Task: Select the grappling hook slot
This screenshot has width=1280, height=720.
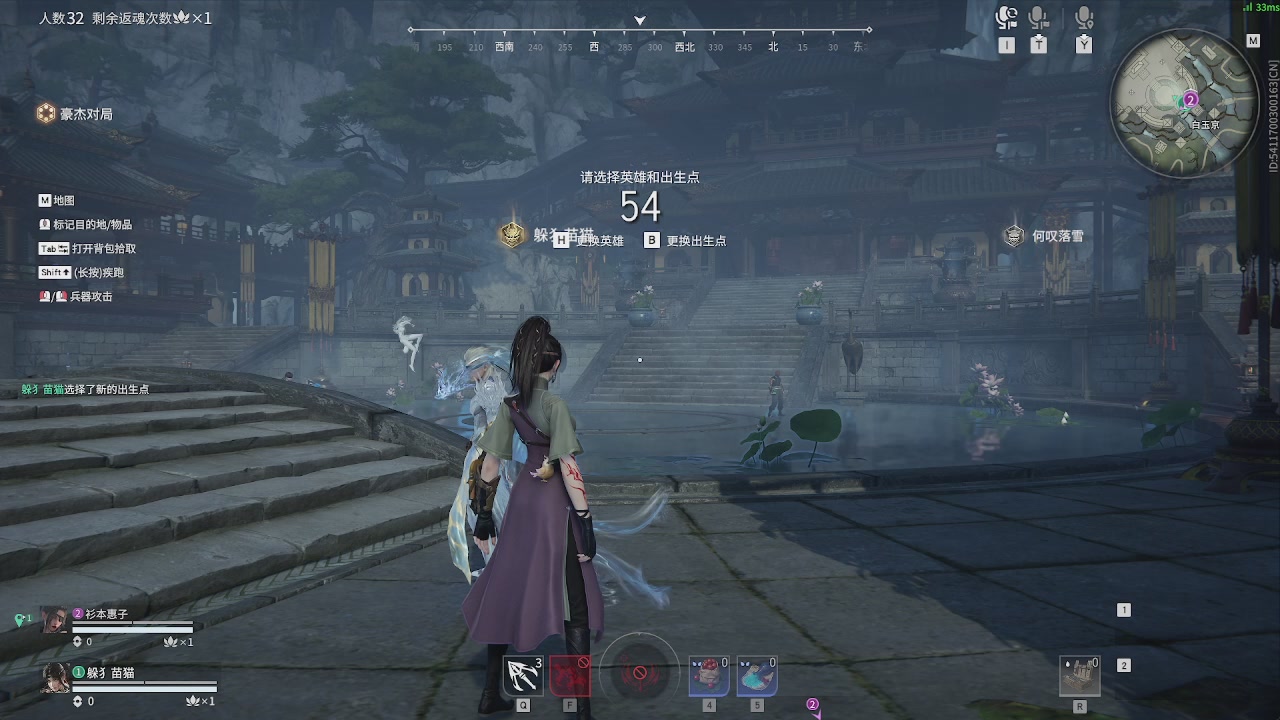Action: (x=523, y=676)
